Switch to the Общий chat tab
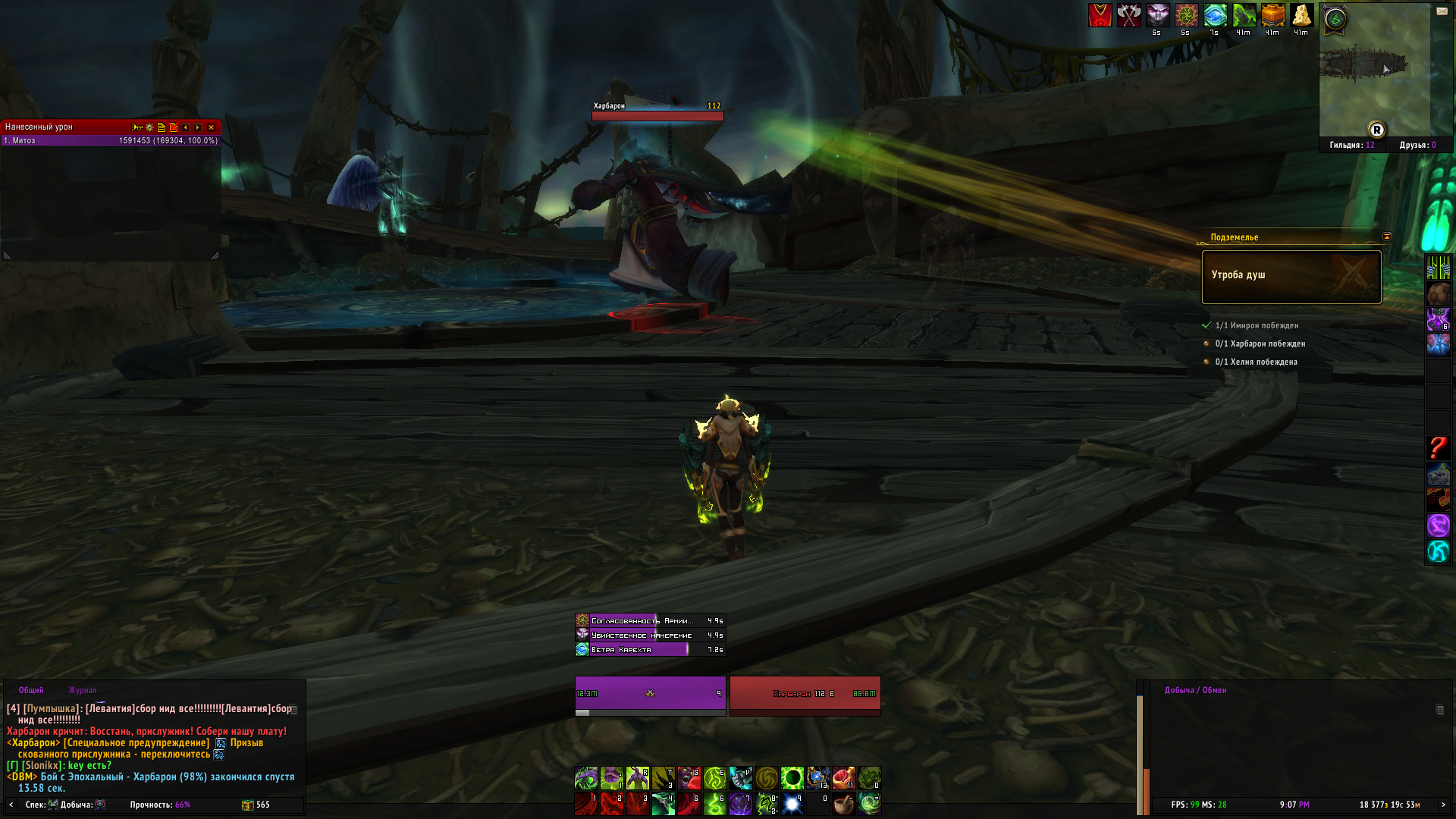This screenshot has width=1456, height=819. (31, 690)
